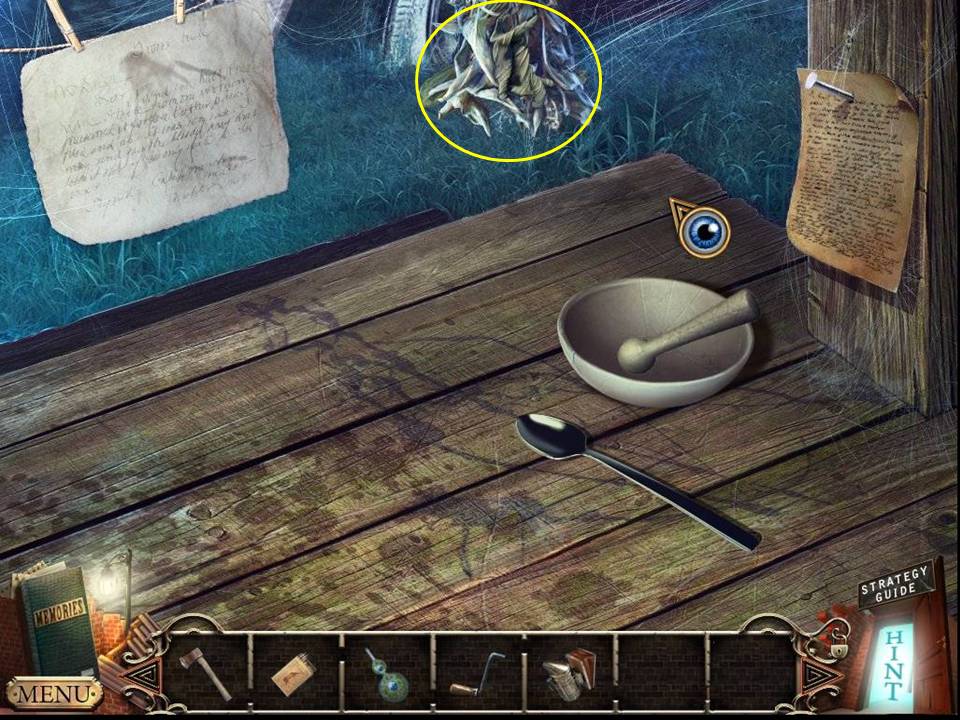Open the Menu button
Screen dimensions: 960x720
tap(54, 692)
